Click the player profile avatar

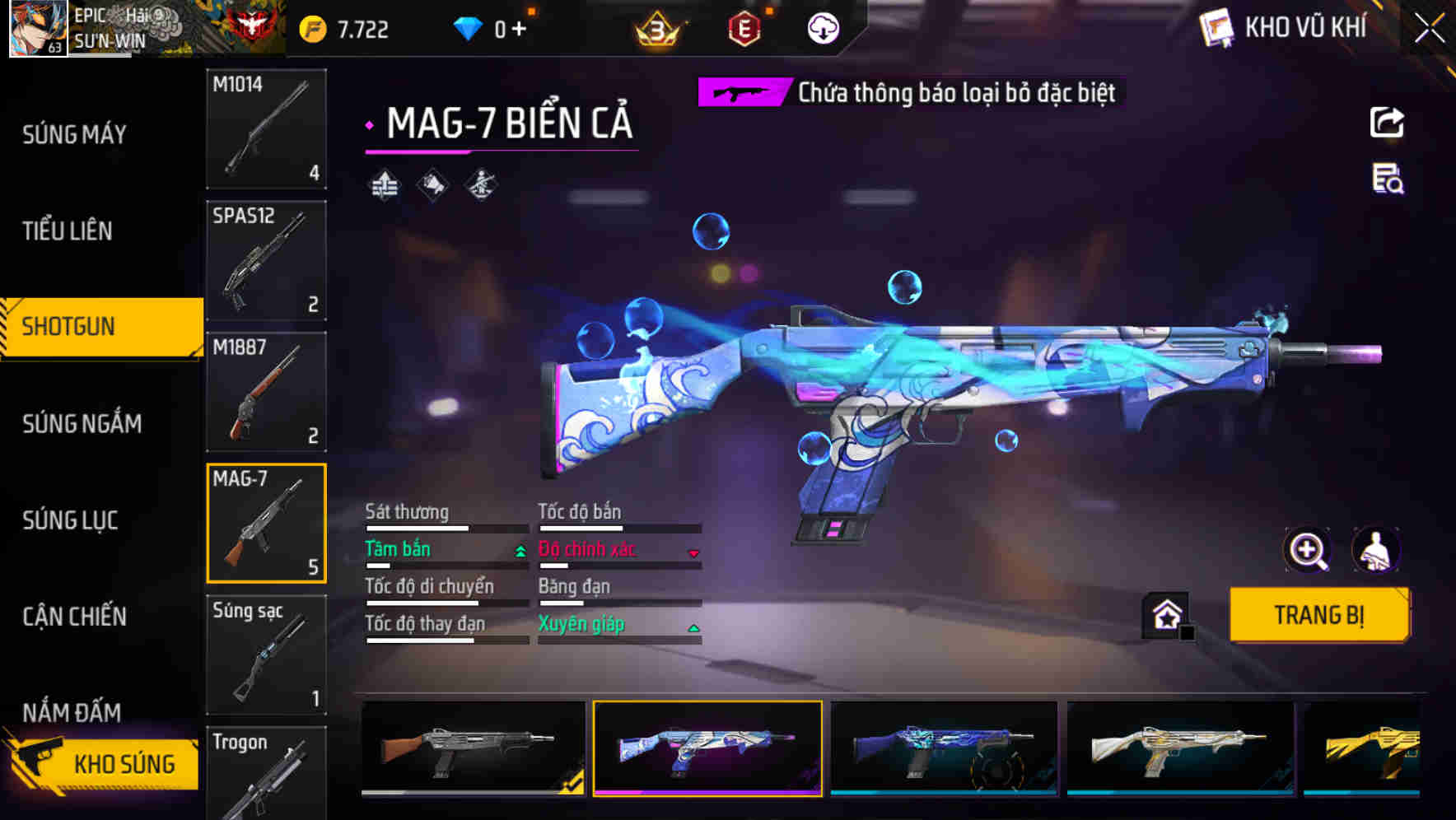point(37,29)
